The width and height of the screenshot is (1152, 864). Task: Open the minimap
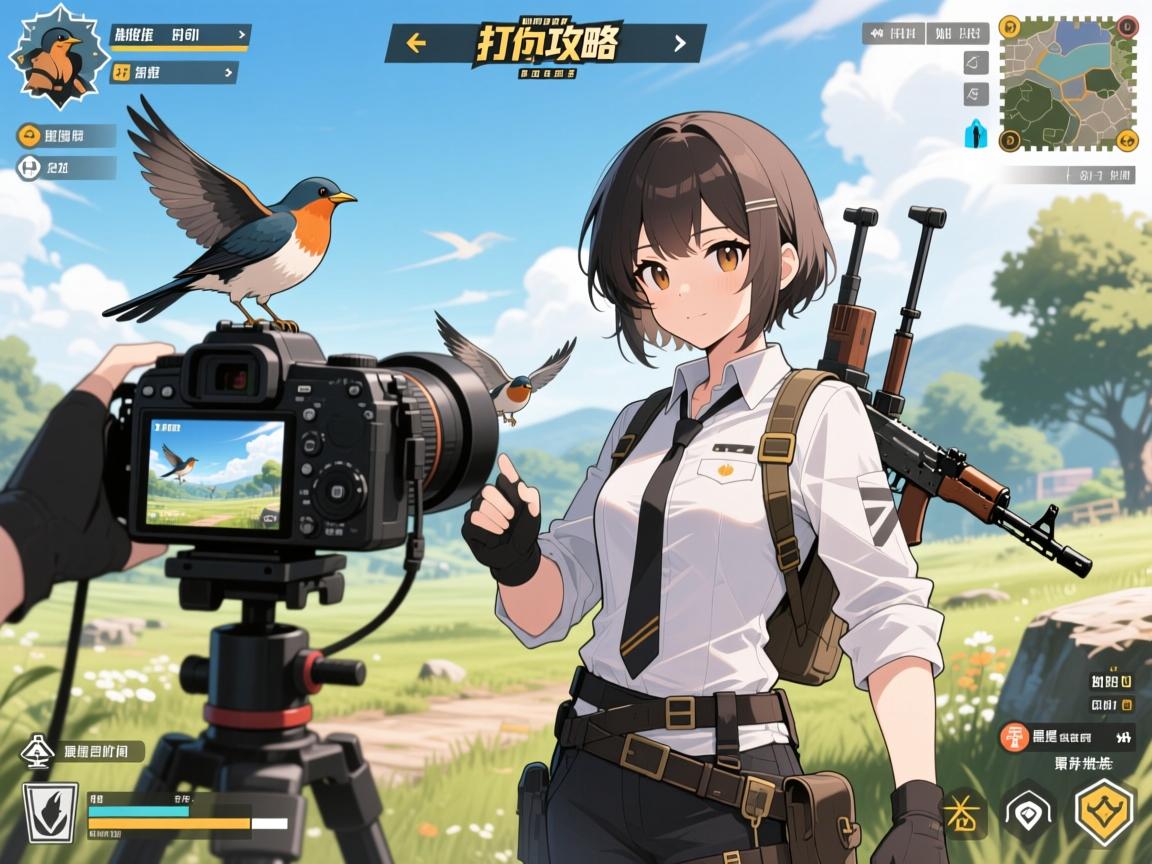point(1068,84)
